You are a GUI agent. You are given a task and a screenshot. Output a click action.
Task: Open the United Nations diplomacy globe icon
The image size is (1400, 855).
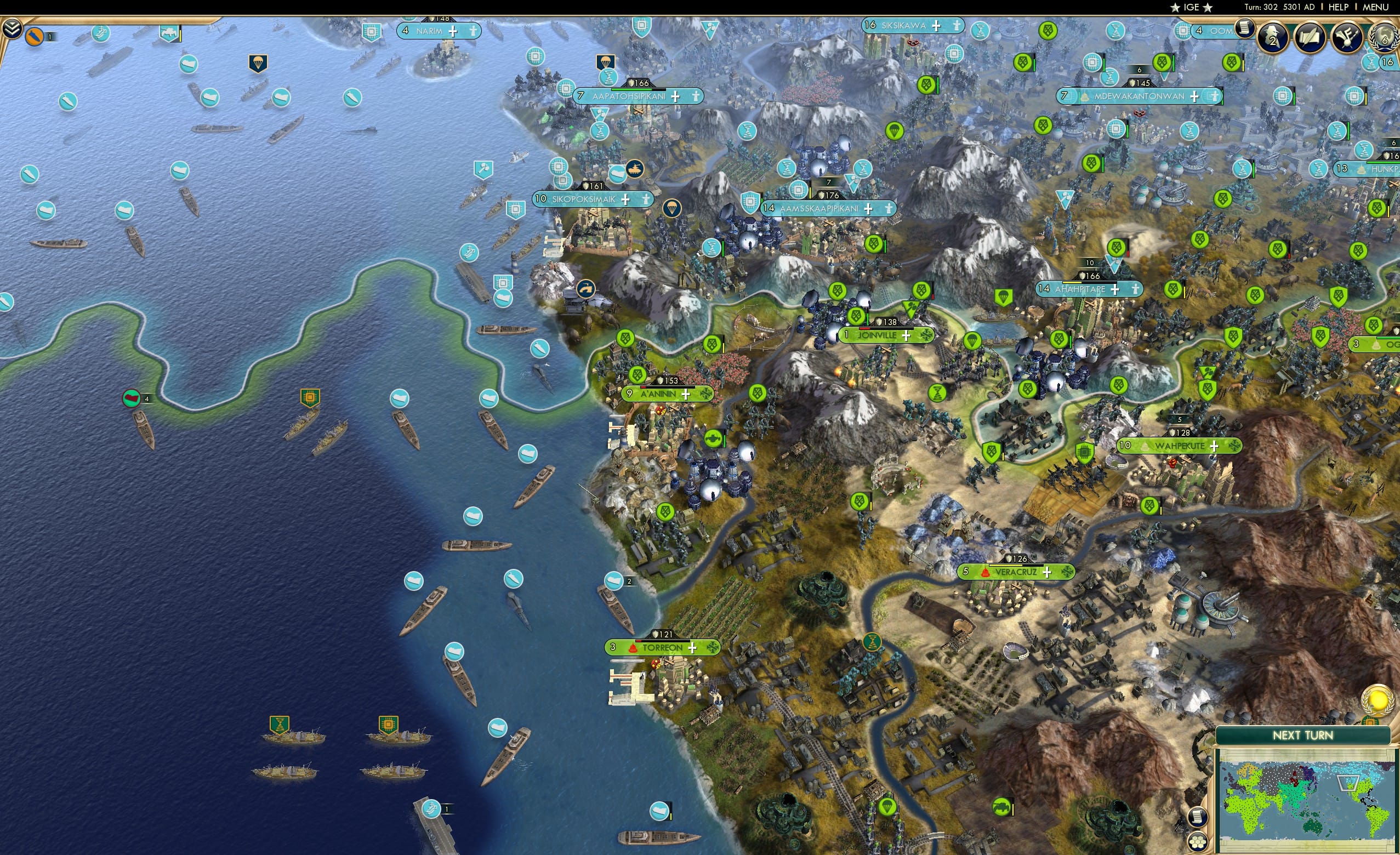[x=1382, y=36]
